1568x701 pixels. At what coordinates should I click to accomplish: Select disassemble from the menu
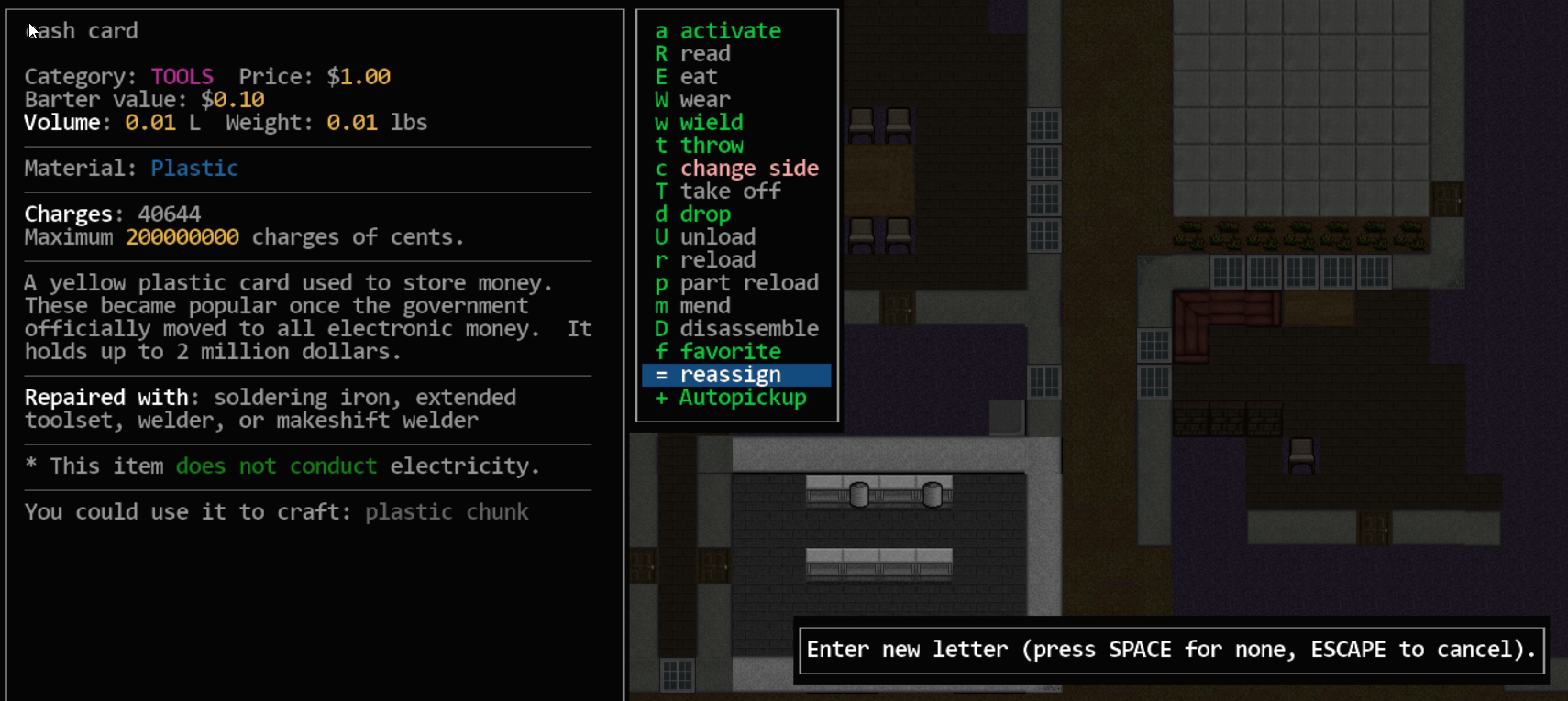(x=748, y=329)
